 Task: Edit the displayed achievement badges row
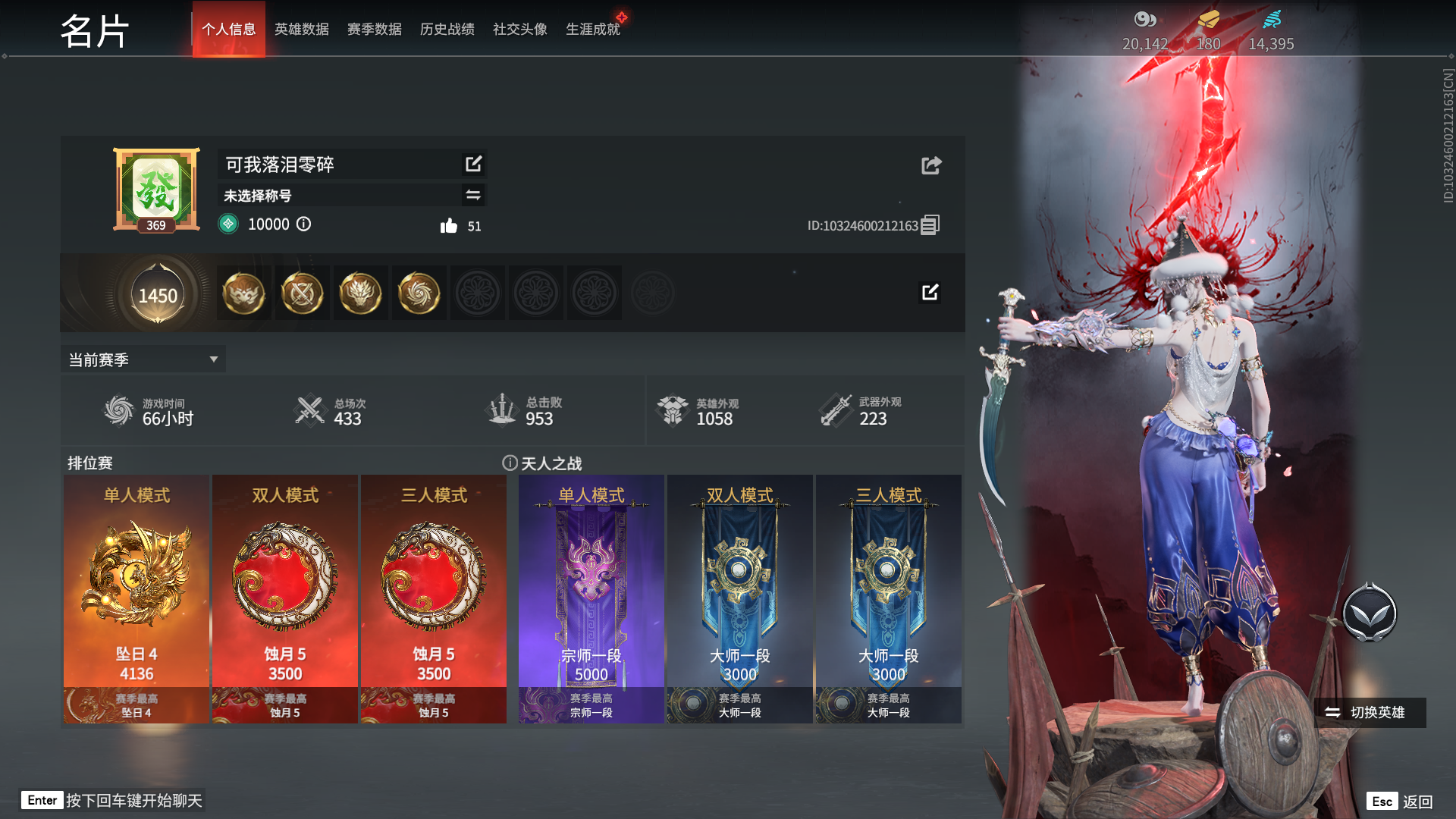930,292
